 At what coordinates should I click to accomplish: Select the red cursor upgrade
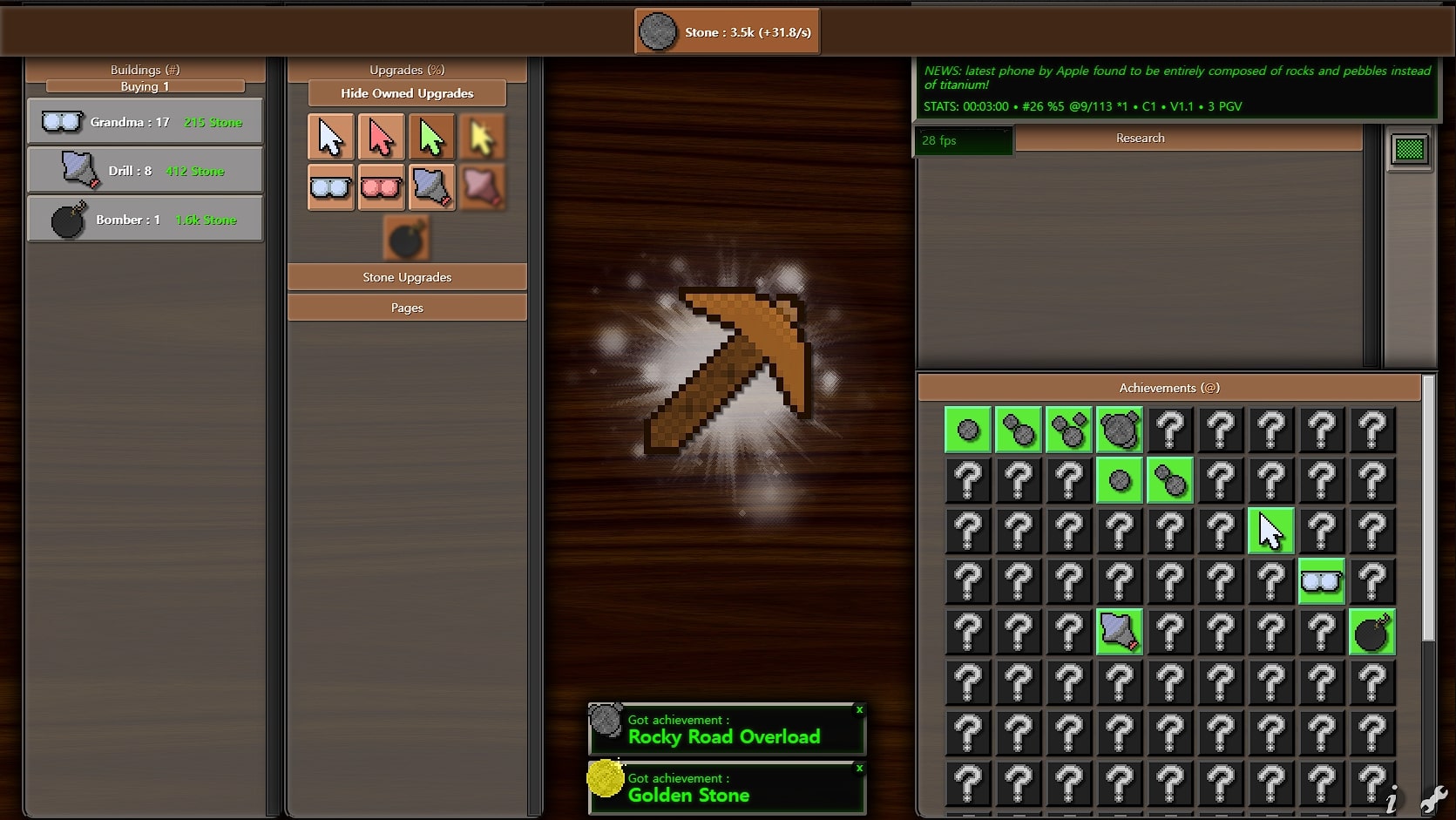[381, 138]
